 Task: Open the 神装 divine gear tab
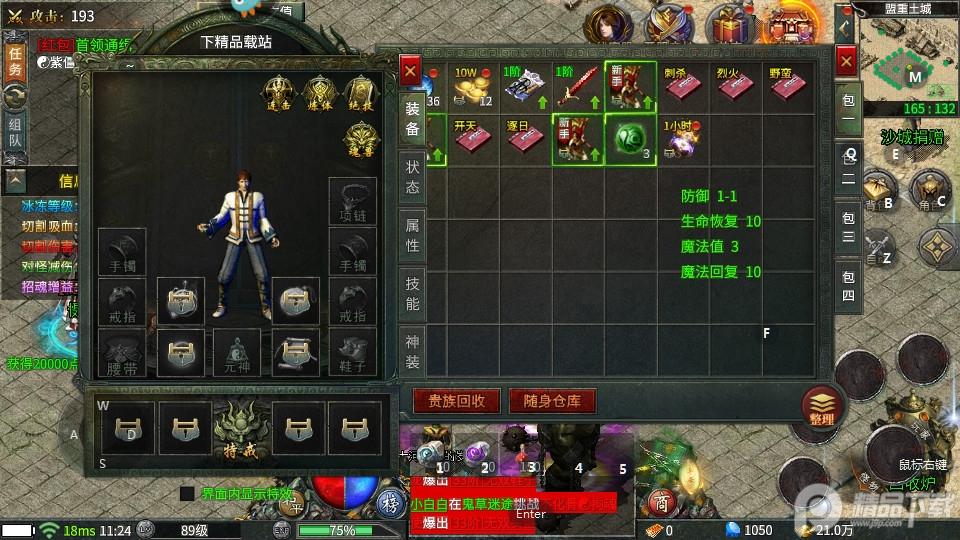[x=412, y=350]
